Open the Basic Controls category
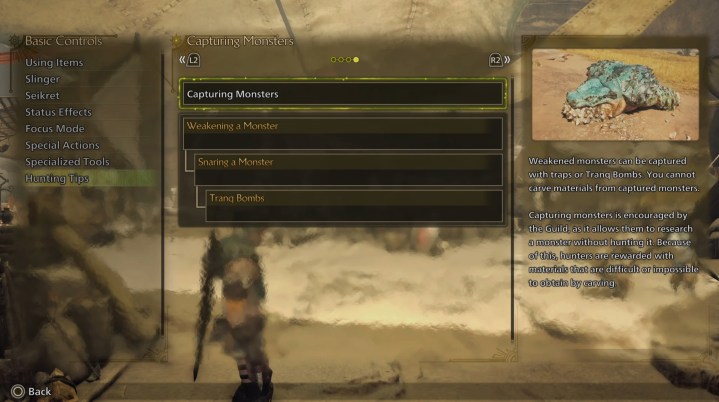The height and width of the screenshot is (402, 719). point(63,41)
